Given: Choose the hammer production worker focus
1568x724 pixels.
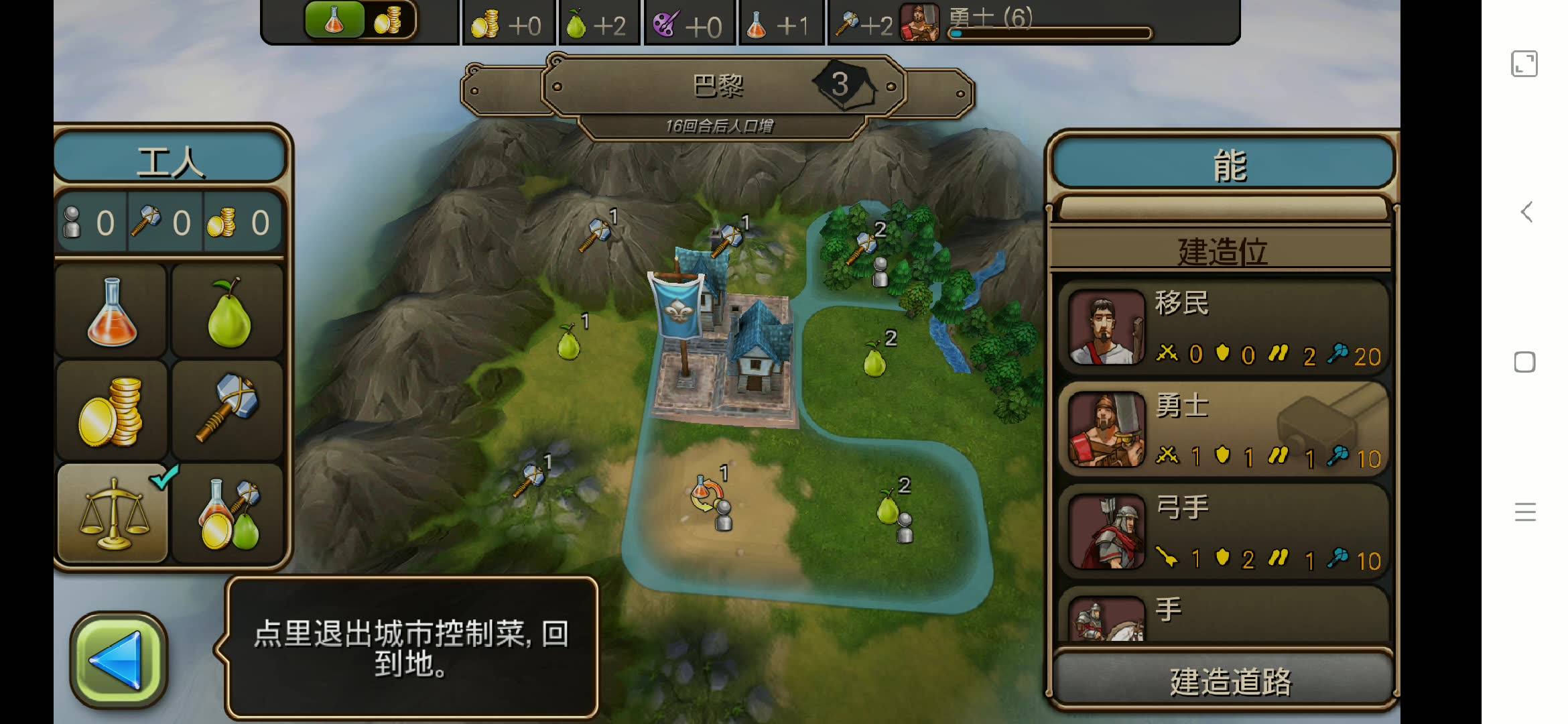Looking at the screenshot, I should click(x=228, y=411).
